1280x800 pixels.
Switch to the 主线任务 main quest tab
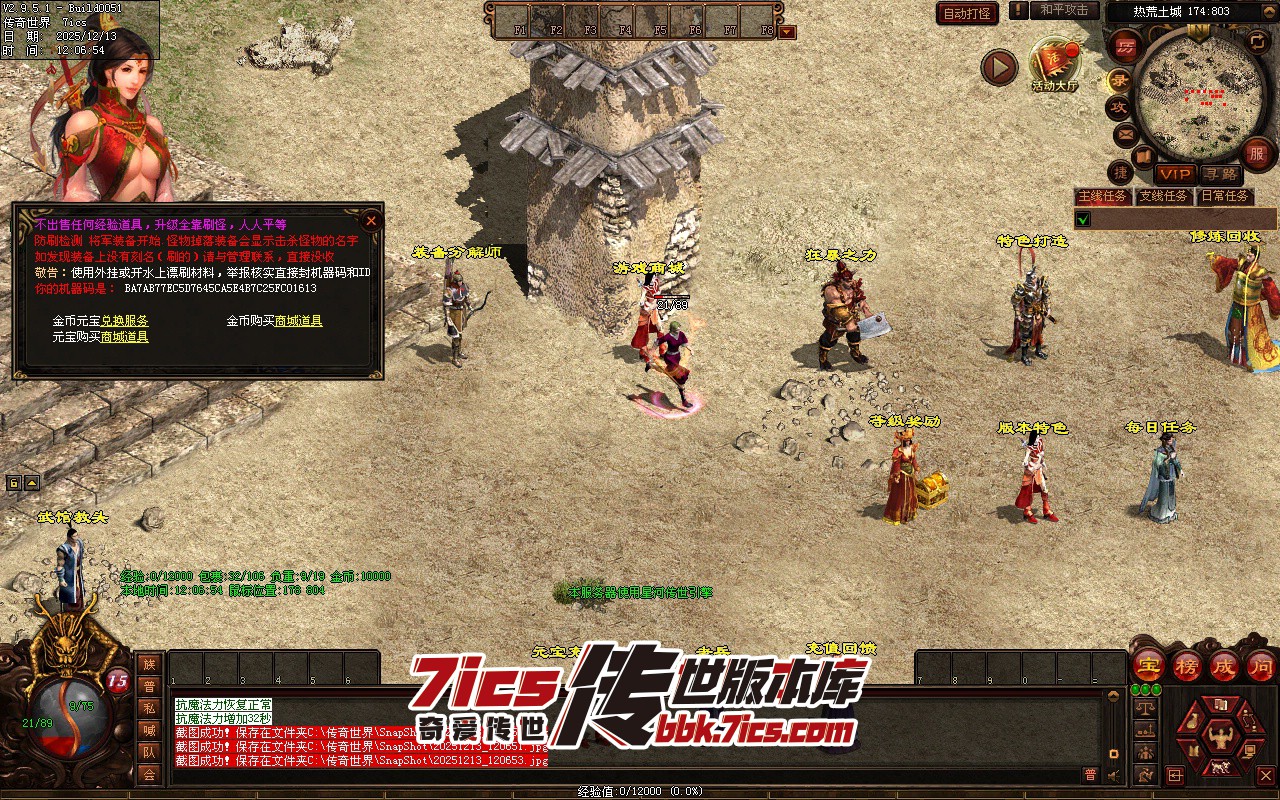click(1104, 196)
